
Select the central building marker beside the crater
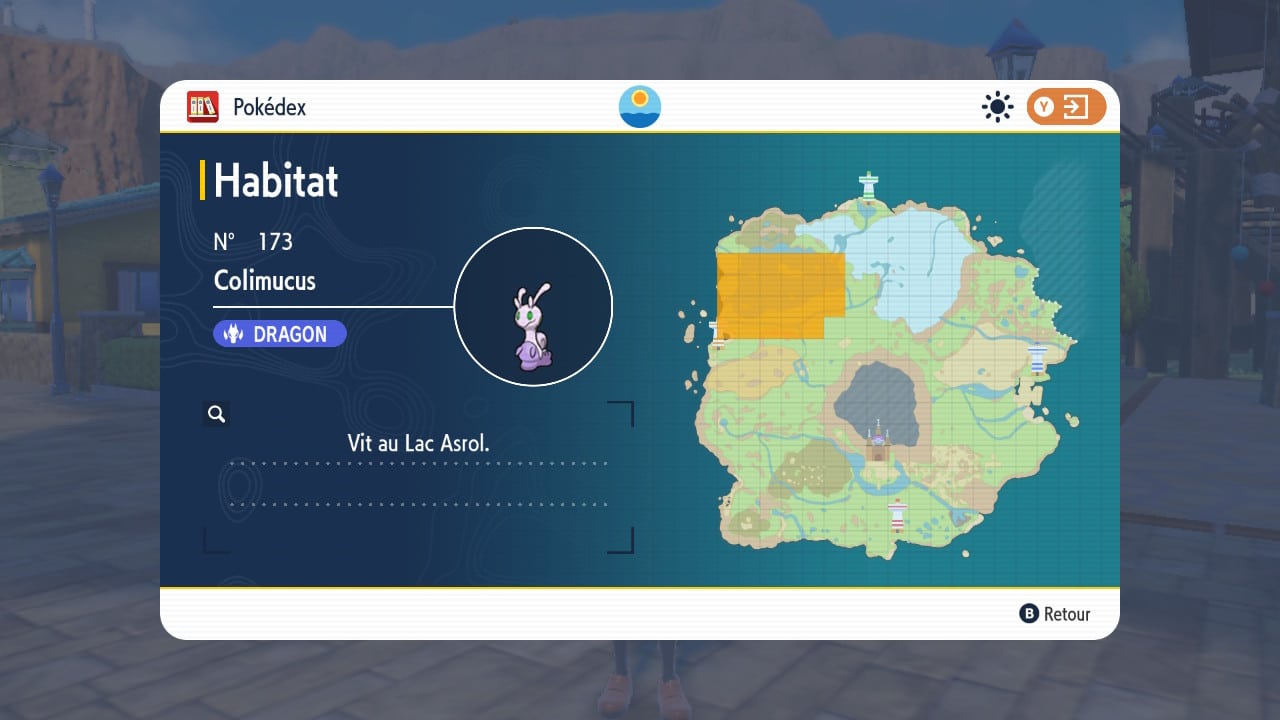pos(879,443)
